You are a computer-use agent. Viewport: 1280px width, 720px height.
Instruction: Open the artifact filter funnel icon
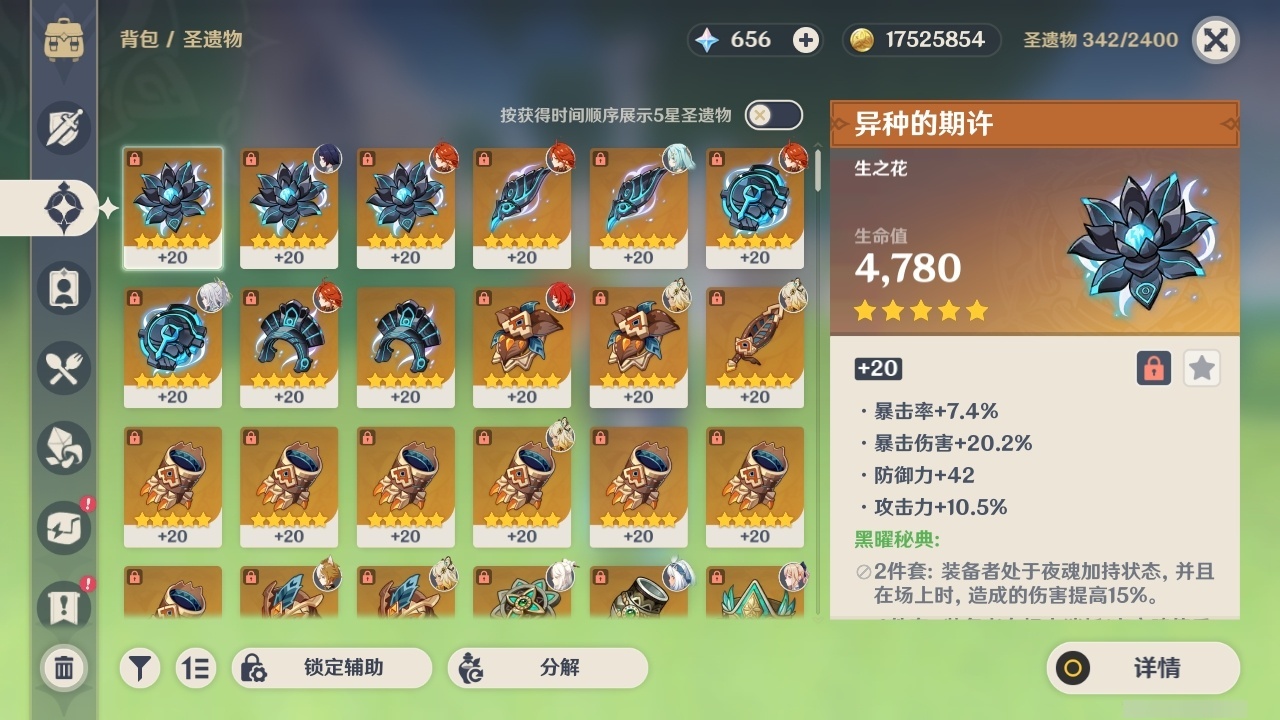140,668
